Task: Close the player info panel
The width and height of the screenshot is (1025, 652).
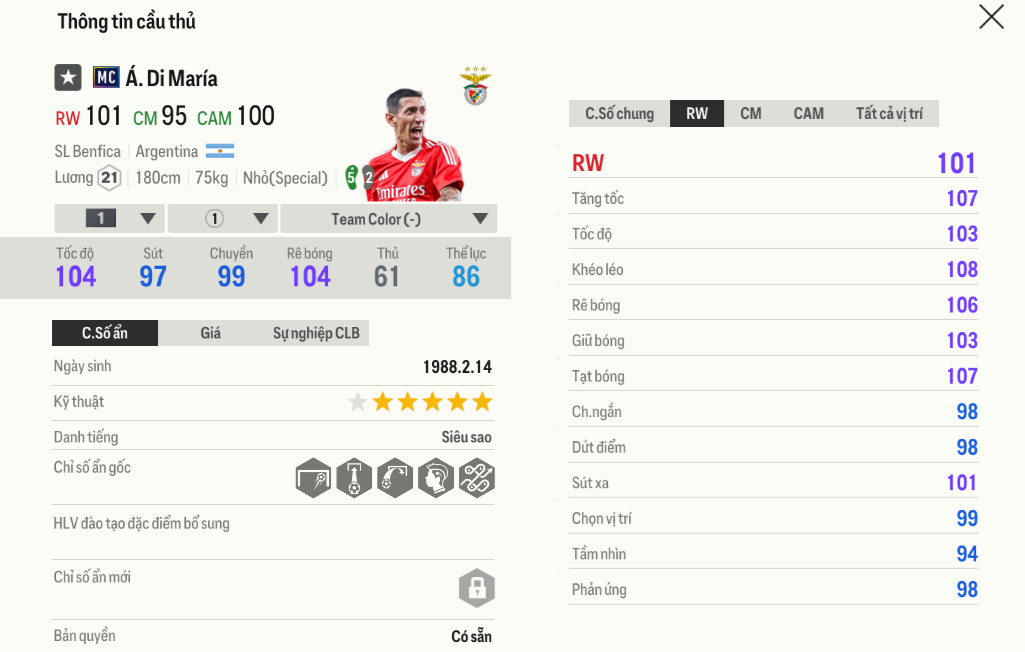Action: coord(991,17)
